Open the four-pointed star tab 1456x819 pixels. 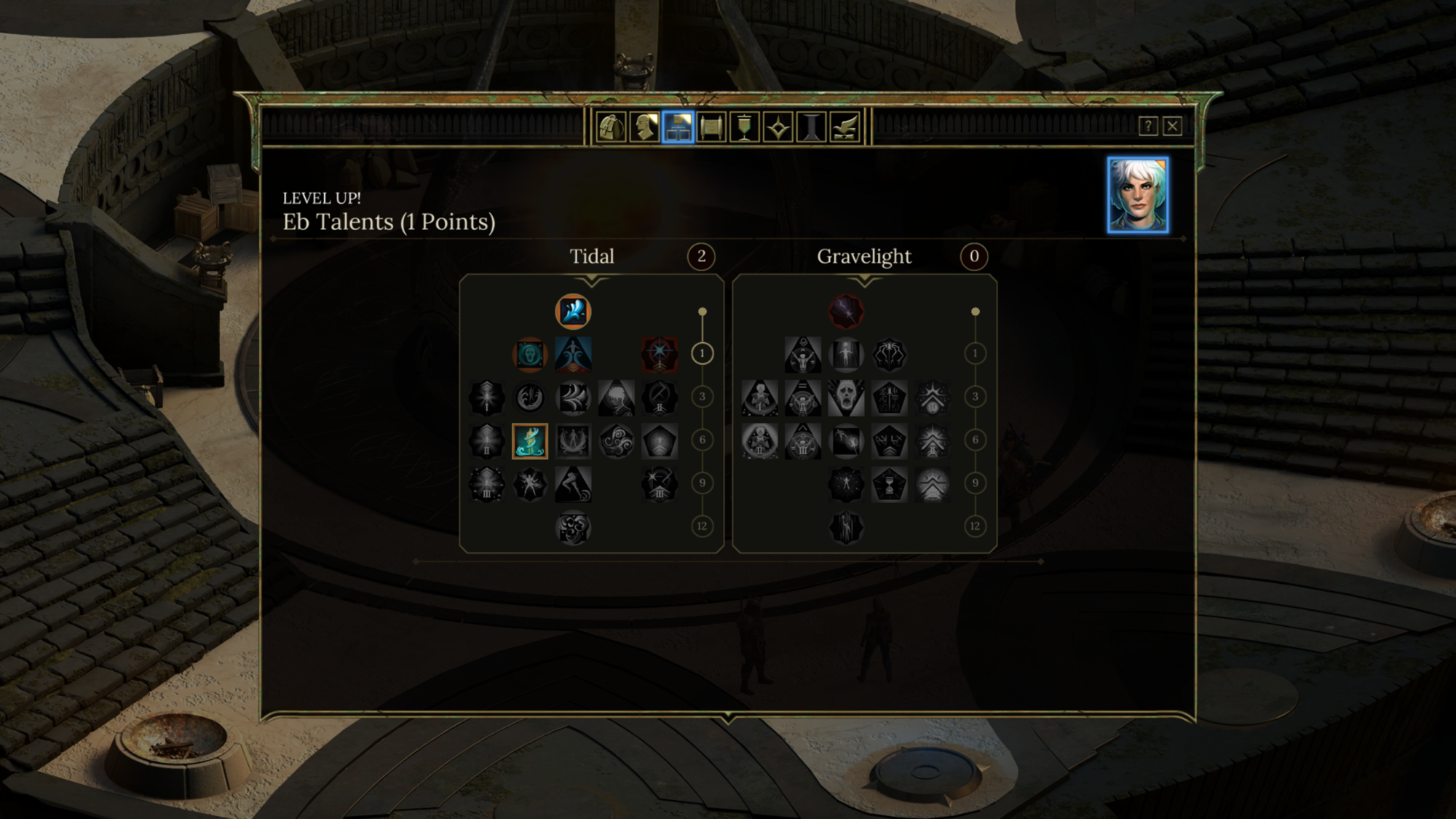(x=778, y=127)
